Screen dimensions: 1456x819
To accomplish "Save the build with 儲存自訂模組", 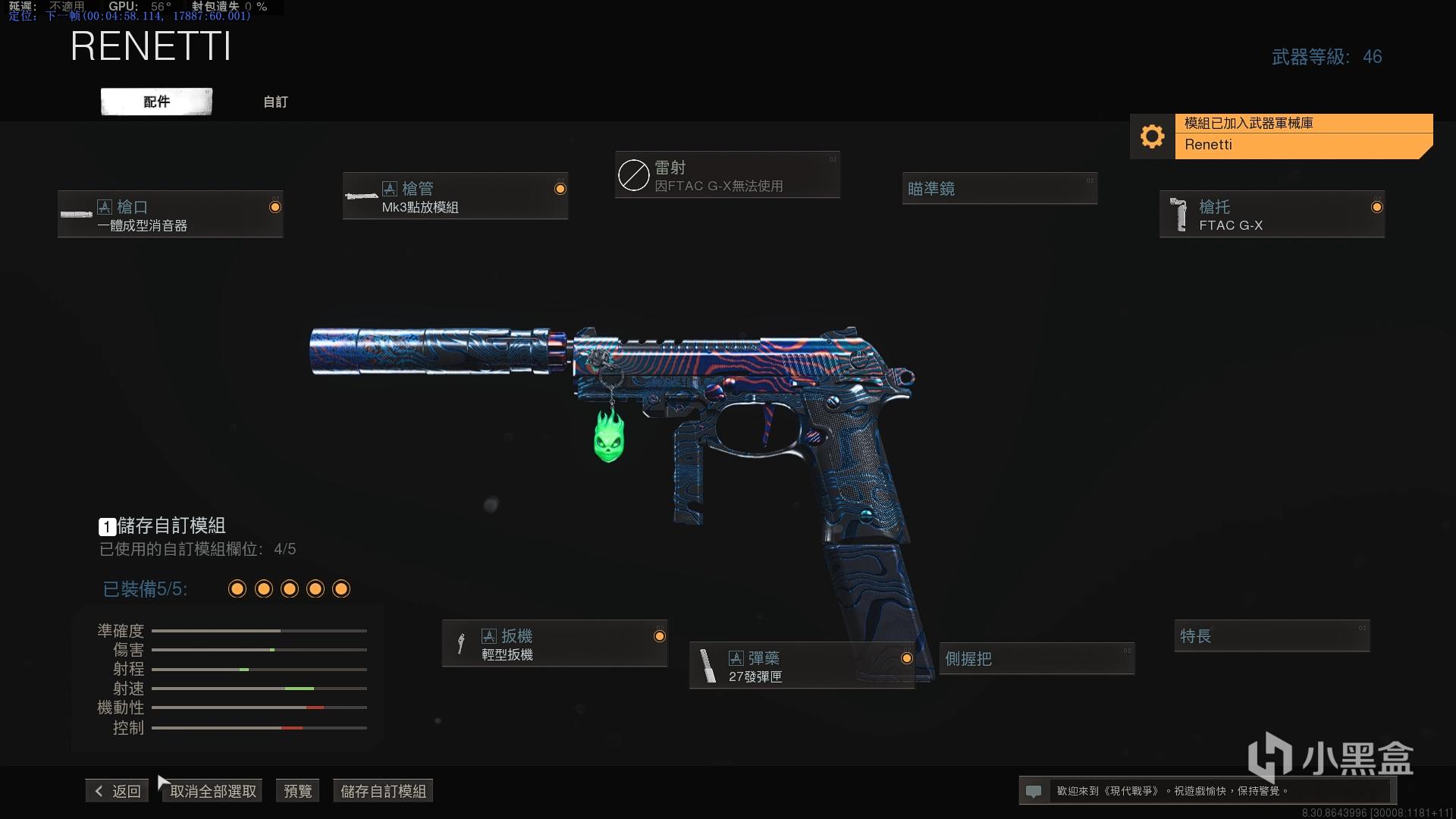I will [383, 791].
